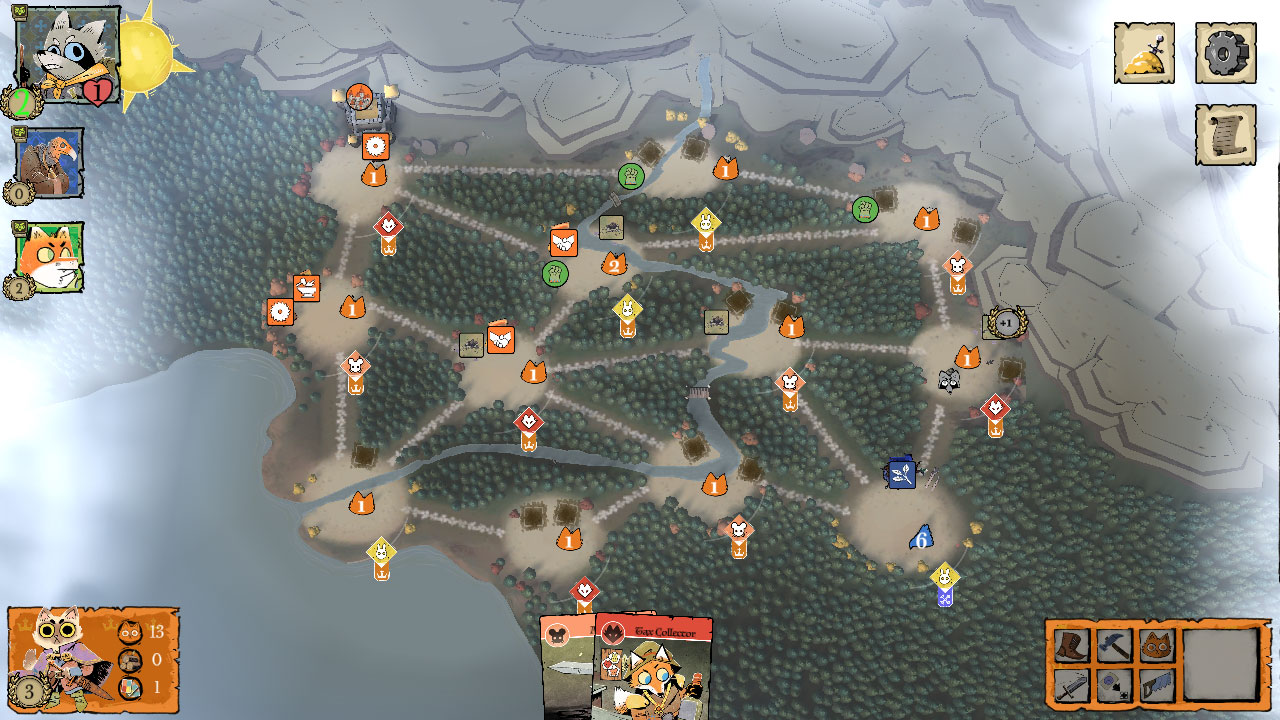Image resolution: width=1280 pixels, height=720 pixels.
Task: Click the empty crafted item slot
Action: coord(1218,662)
